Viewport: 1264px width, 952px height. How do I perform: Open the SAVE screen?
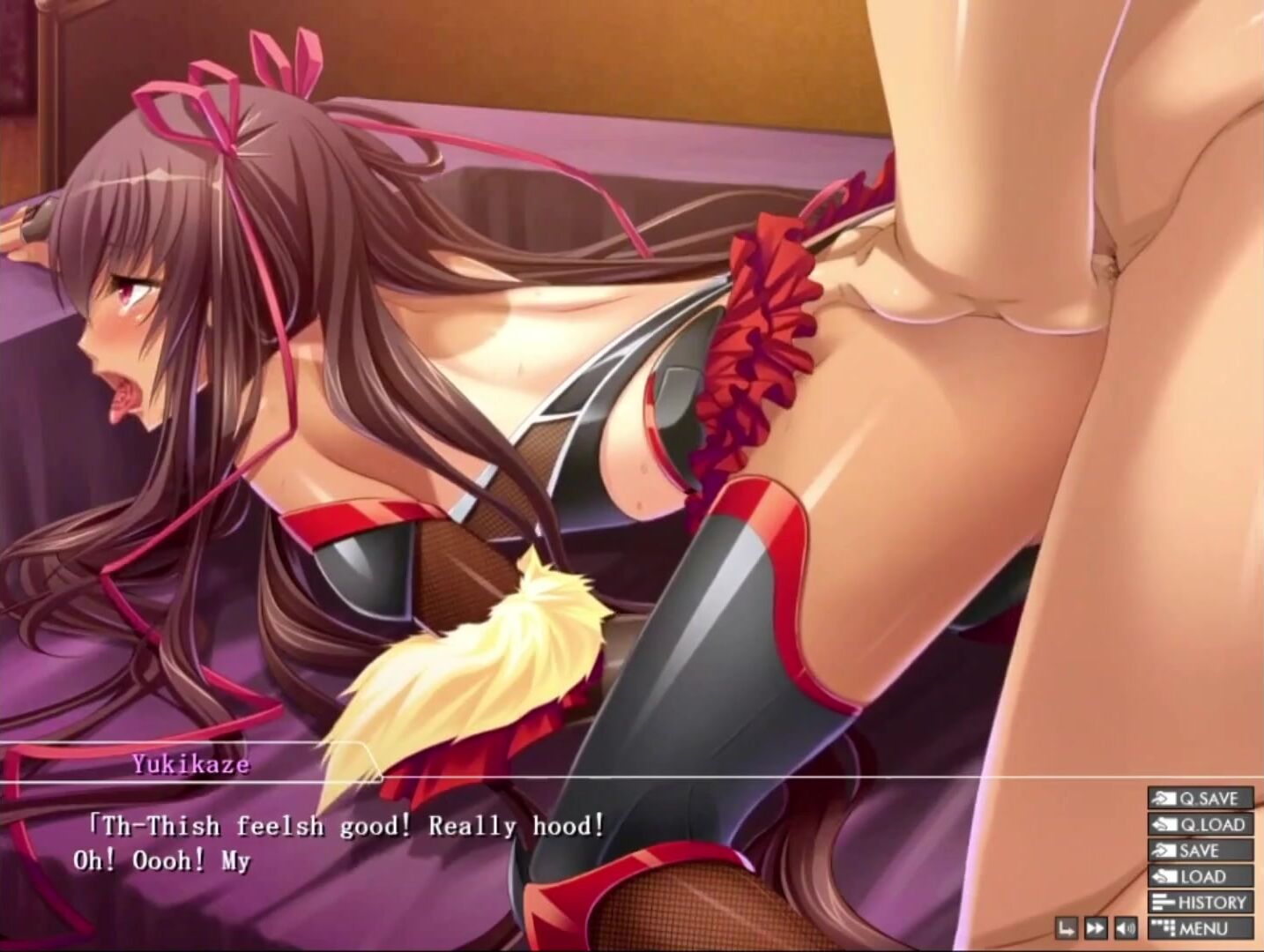[1200, 851]
